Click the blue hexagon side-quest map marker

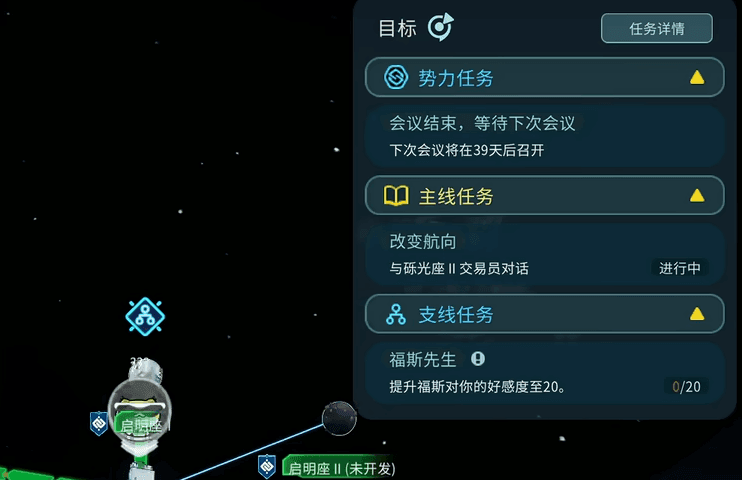(x=145, y=316)
